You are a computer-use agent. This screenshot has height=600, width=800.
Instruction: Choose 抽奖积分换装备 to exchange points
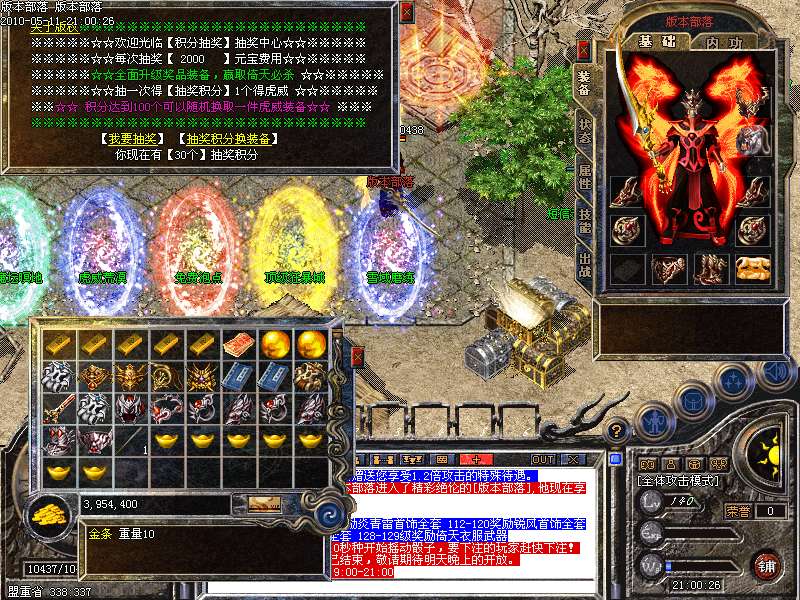tap(227, 139)
